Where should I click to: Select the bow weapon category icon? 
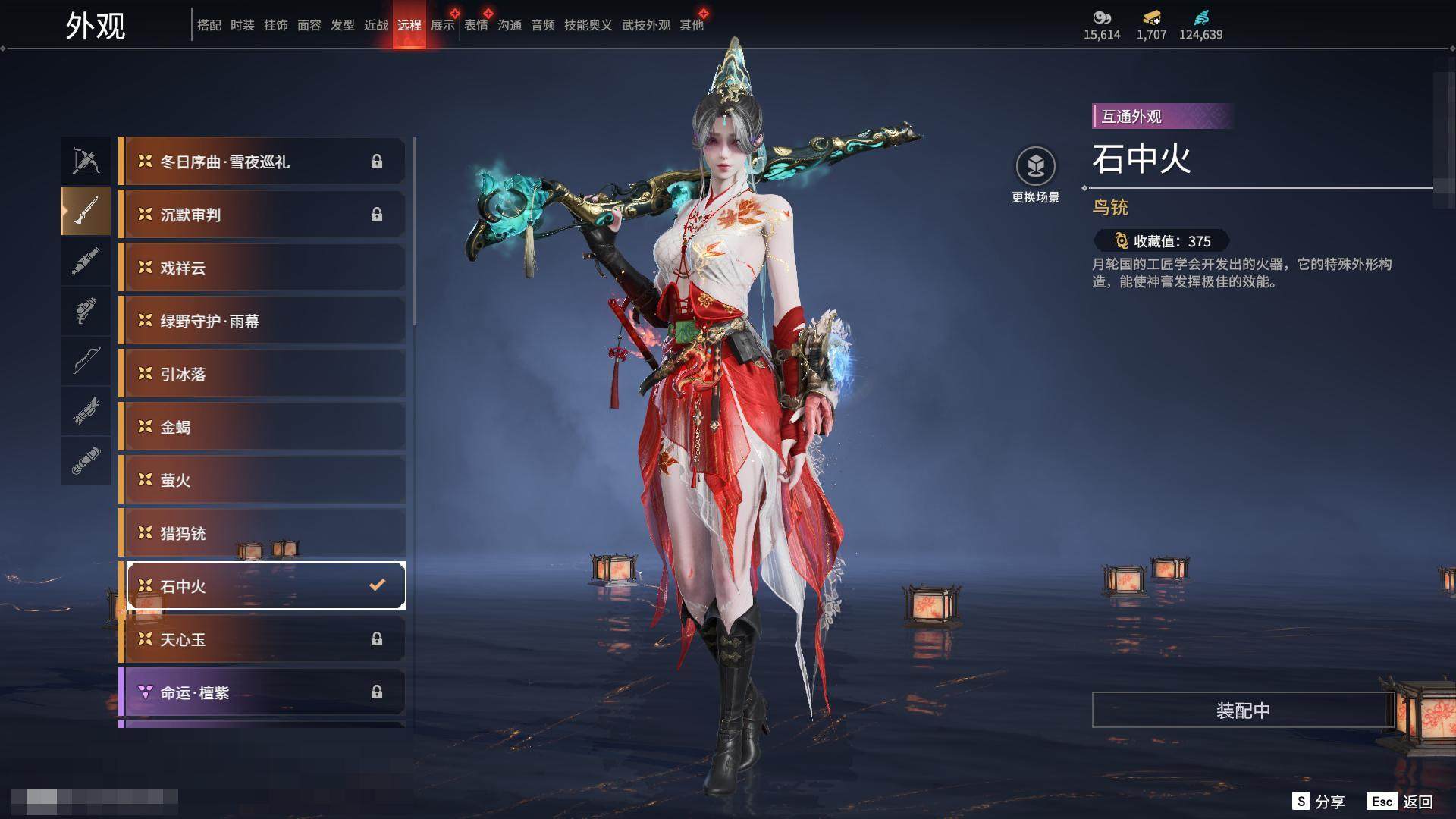[x=86, y=360]
